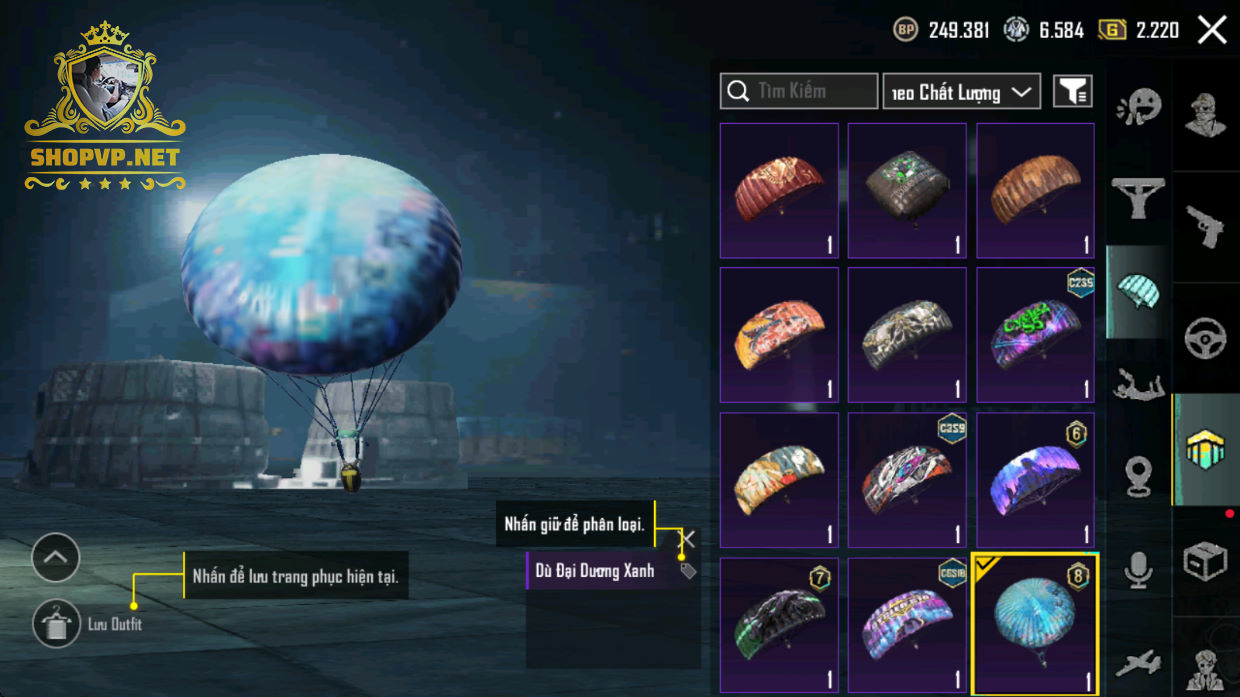Viewport: 1240px width, 697px height.
Task: Click the search field (Tìm Kiếm)
Action: point(798,91)
